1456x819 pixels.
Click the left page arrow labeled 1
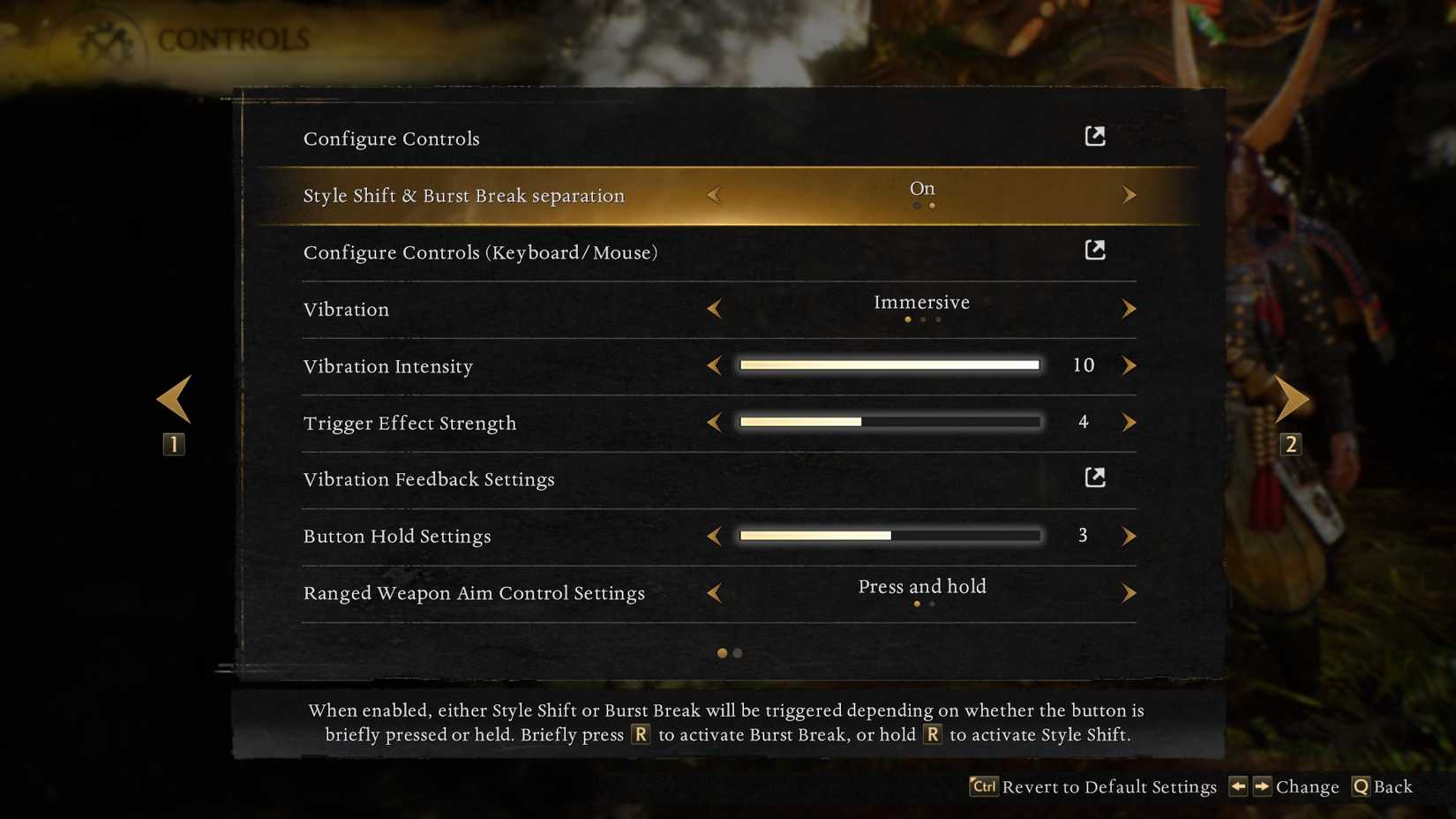173,399
